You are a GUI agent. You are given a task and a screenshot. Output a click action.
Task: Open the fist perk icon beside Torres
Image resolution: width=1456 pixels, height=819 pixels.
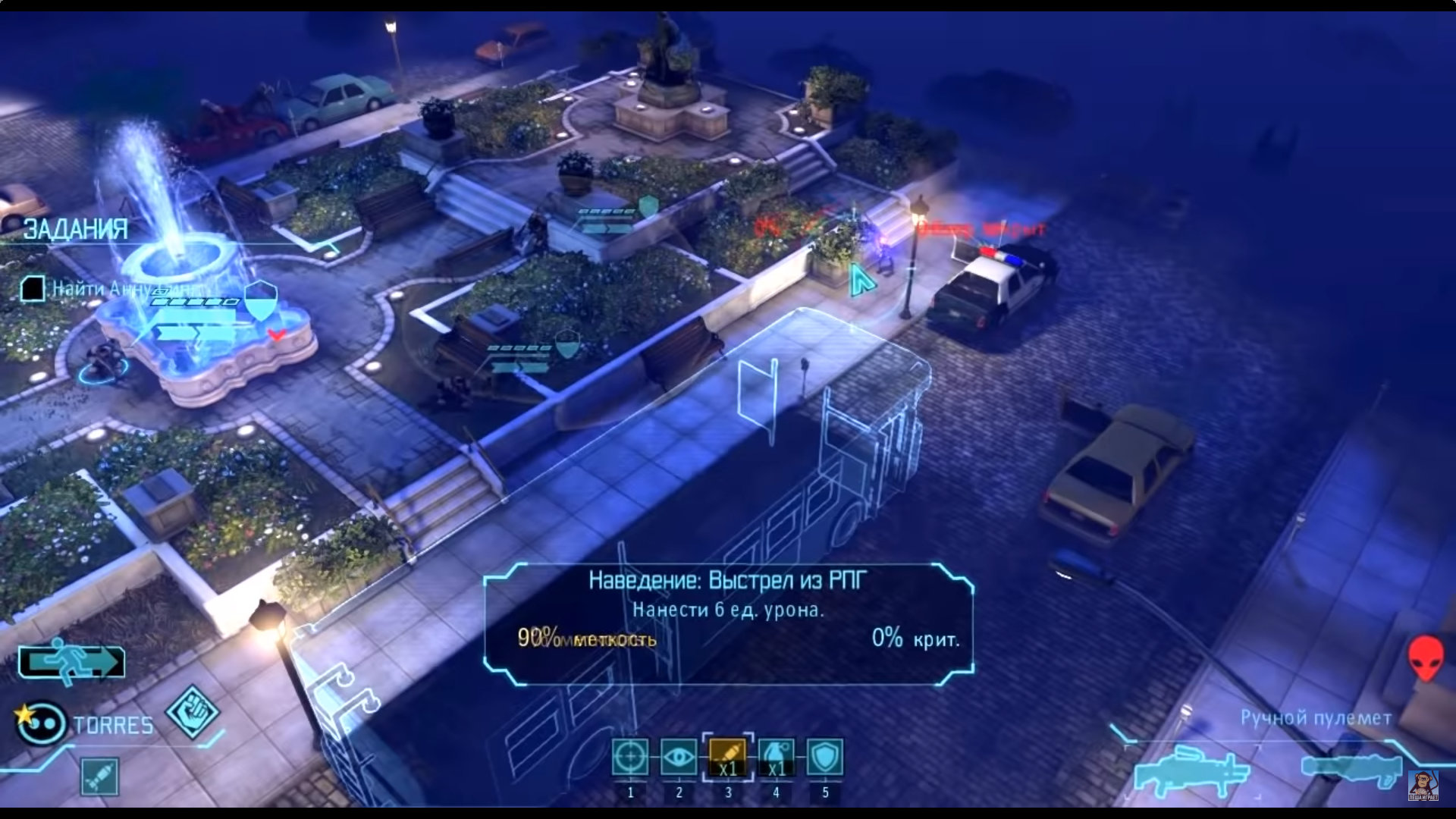click(193, 712)
